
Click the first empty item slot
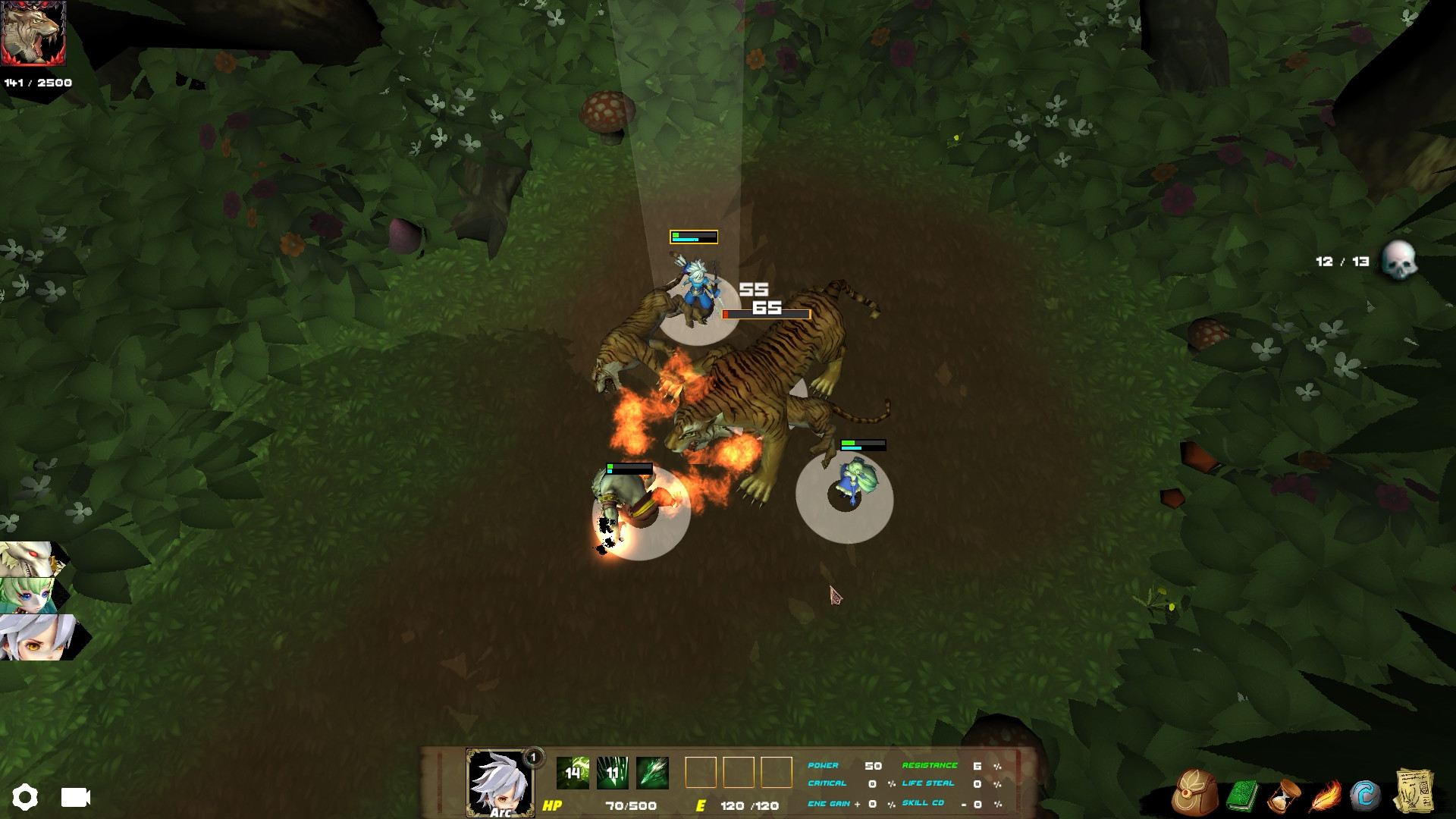[699, 773]
